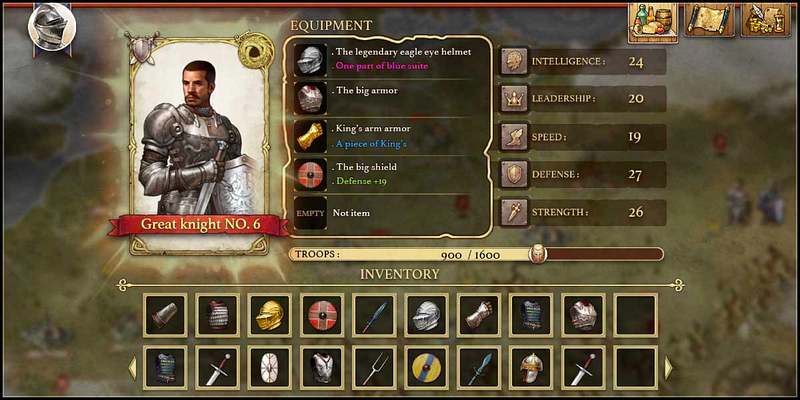Image resolution: width=800 pixels, height=400 pixels.
Task: Pick the silver gauntlet in inventory
Action: [x=478, y=315]
